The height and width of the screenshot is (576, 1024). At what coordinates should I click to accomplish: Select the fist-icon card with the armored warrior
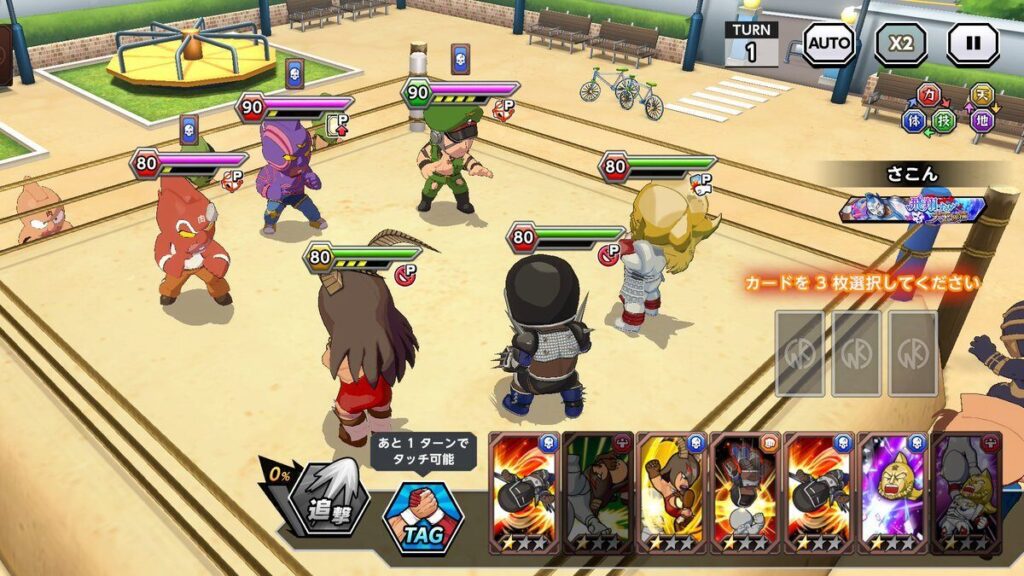tap(745, 493)
